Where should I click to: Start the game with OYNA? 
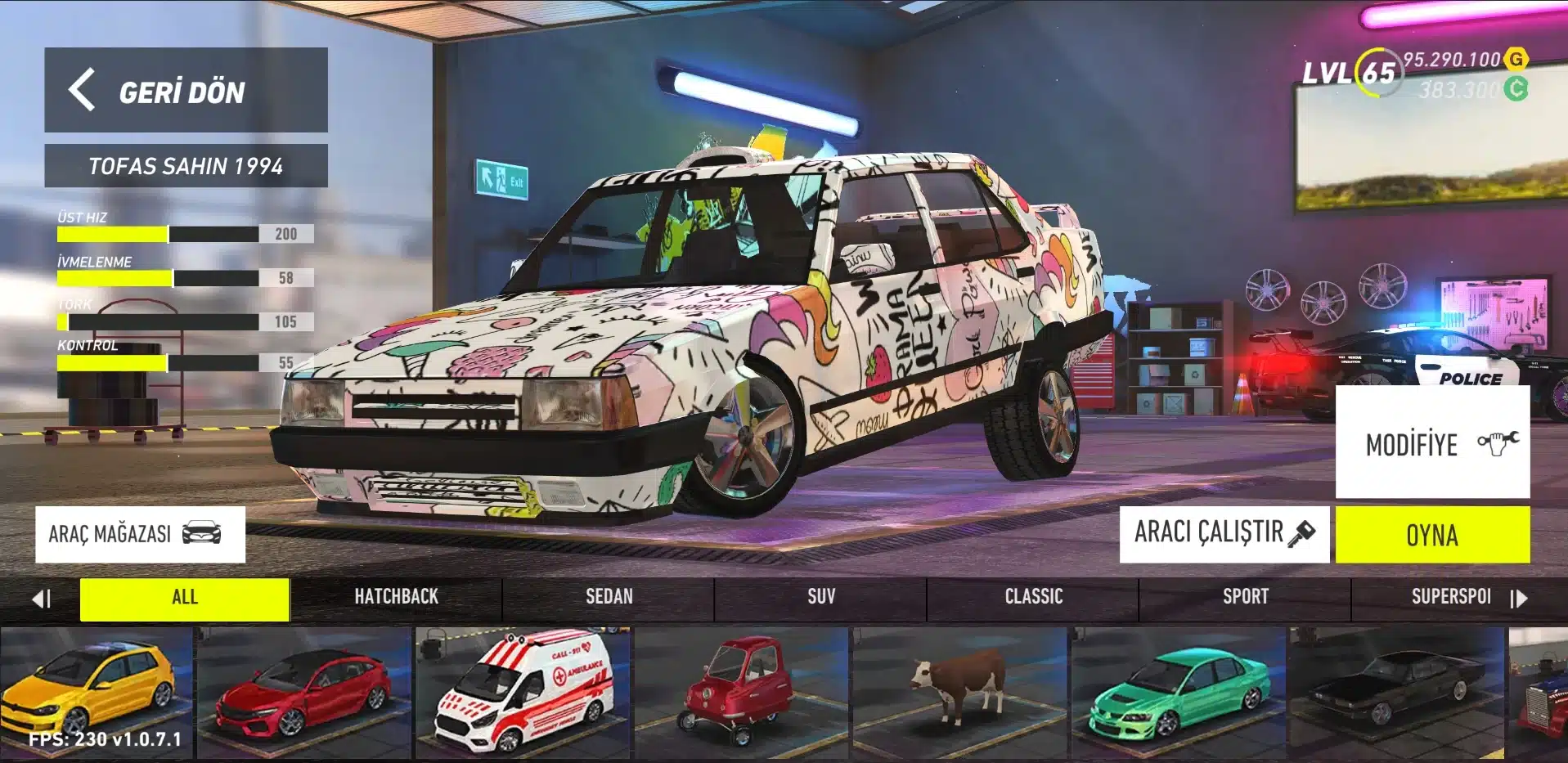[1432, 535]
